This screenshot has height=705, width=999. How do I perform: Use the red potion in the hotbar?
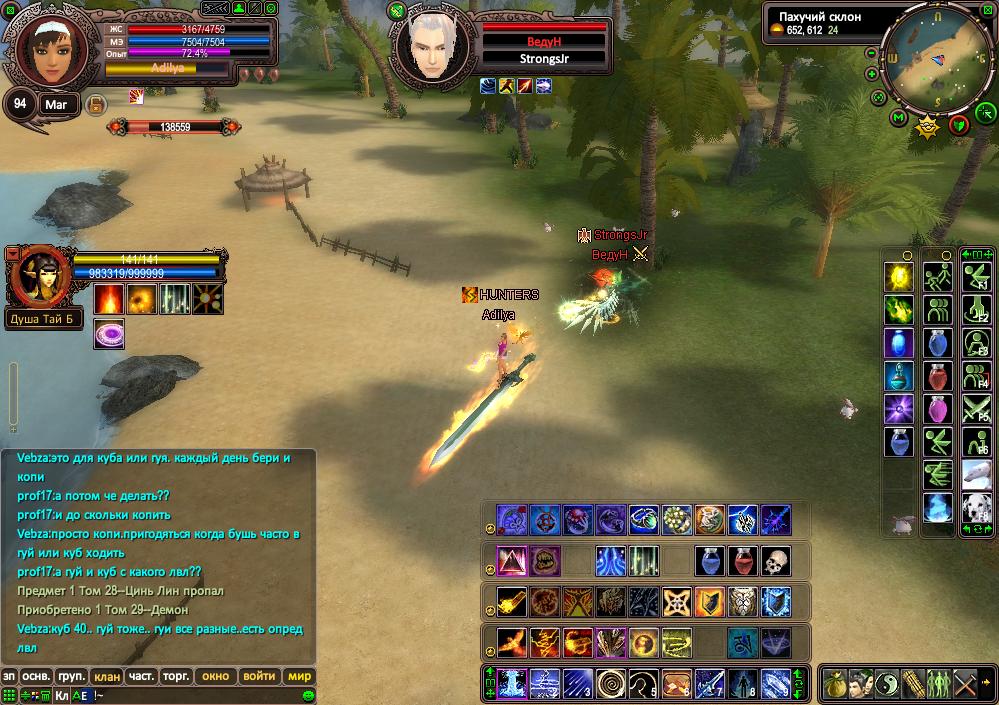pos(742,561)
